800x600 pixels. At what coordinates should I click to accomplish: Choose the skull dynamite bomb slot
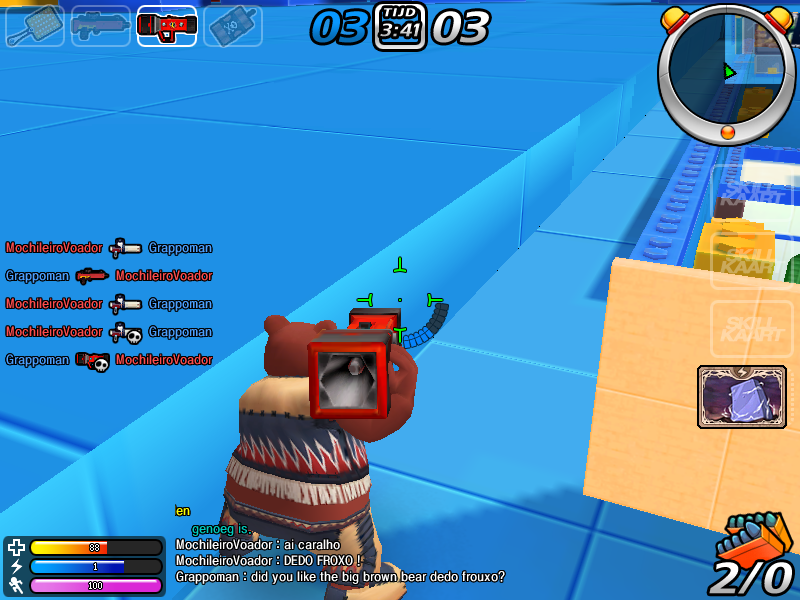[233, 26]
